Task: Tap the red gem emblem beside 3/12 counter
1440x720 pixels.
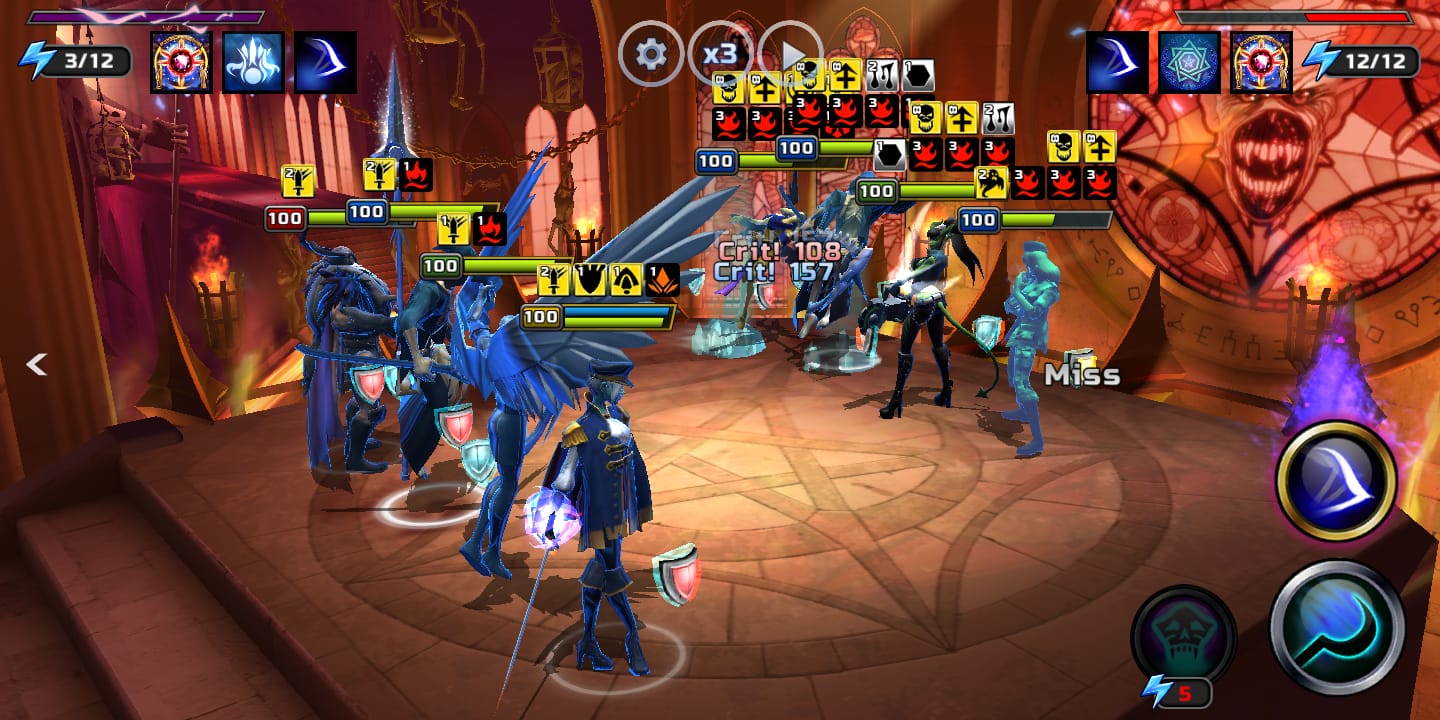Action: (181, 62)
